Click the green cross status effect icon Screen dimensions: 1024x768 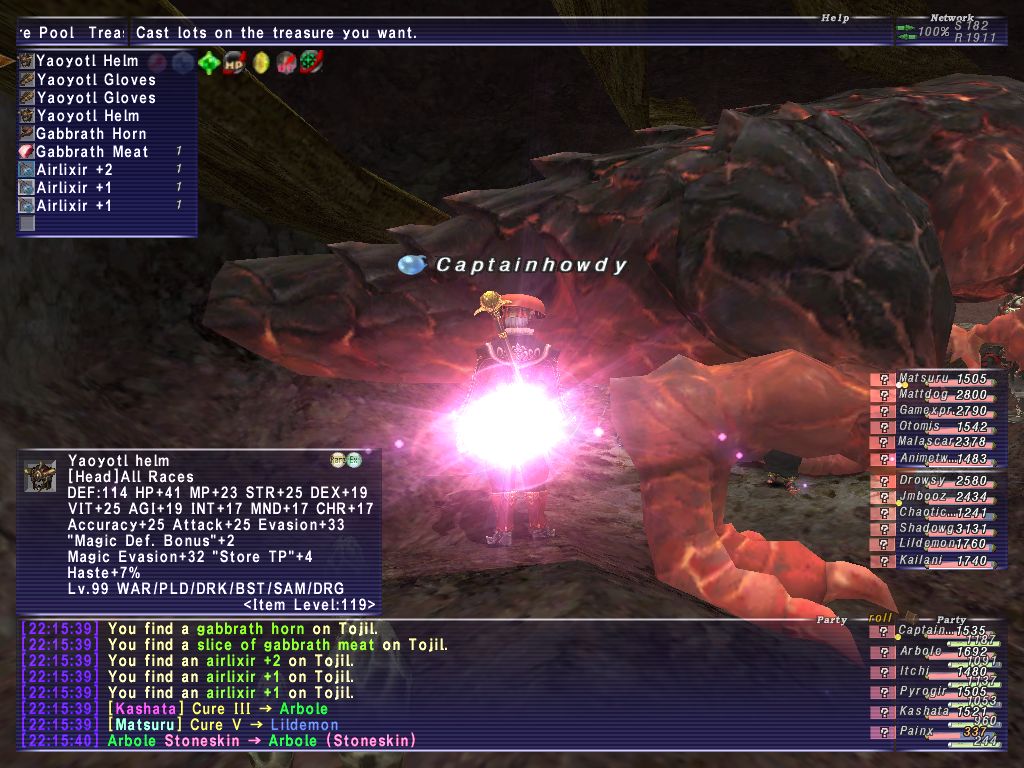[x=209, y=63]
